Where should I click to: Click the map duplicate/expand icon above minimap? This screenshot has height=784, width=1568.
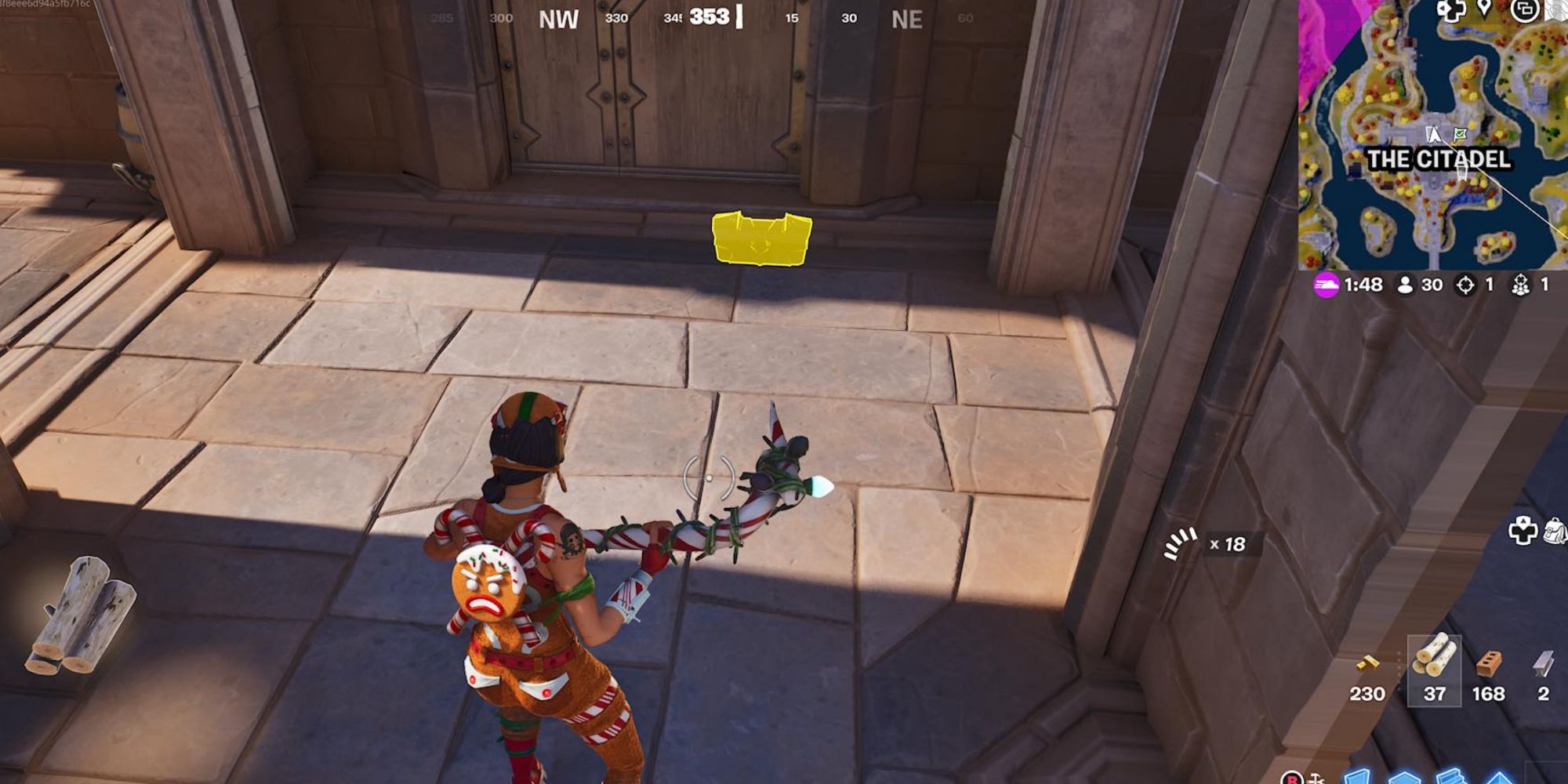(x=1525, y=11)
